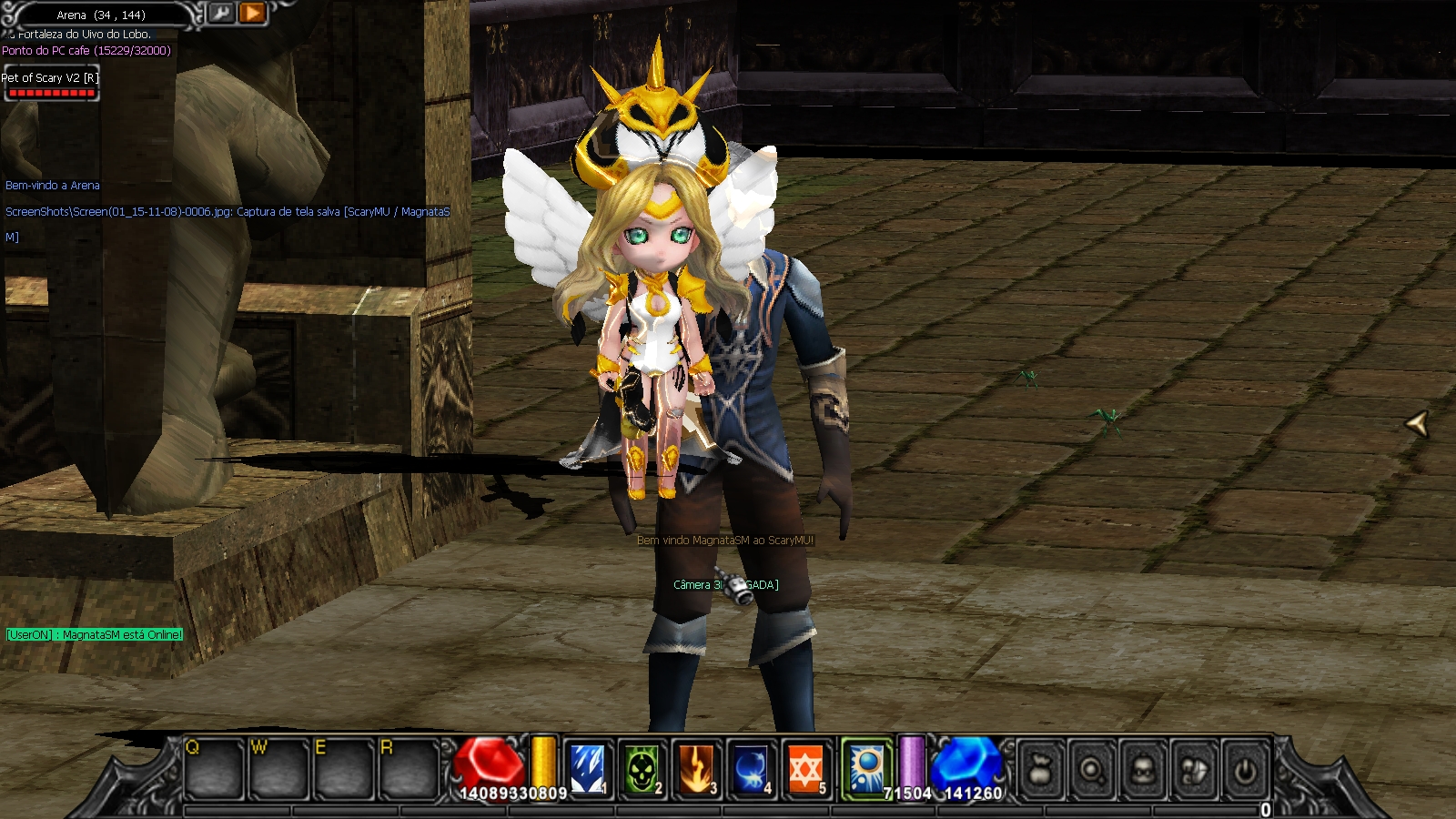Image resolution: width=1456 pixels, height=819 pixels.
Task: Select the Pet of Scary V2 panel
Action: (x=51, y=83)
